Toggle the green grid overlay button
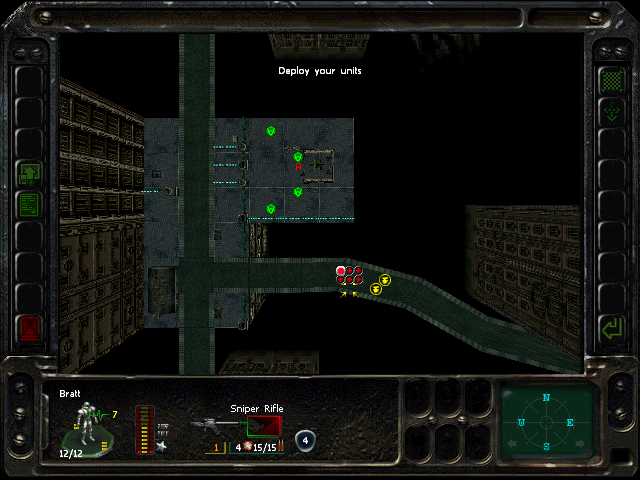 610,80
